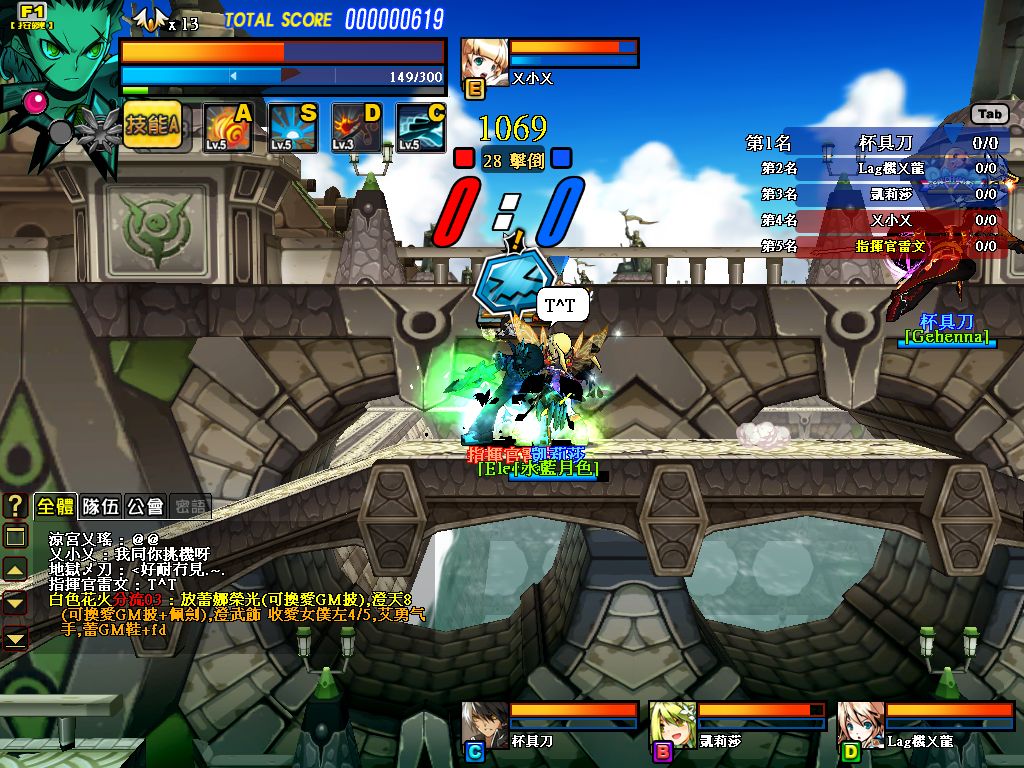This screenshot has width=1024, height=768.
Task: Switch to the 密語 whisper chat tab
Action: click(x=190, y=506)
